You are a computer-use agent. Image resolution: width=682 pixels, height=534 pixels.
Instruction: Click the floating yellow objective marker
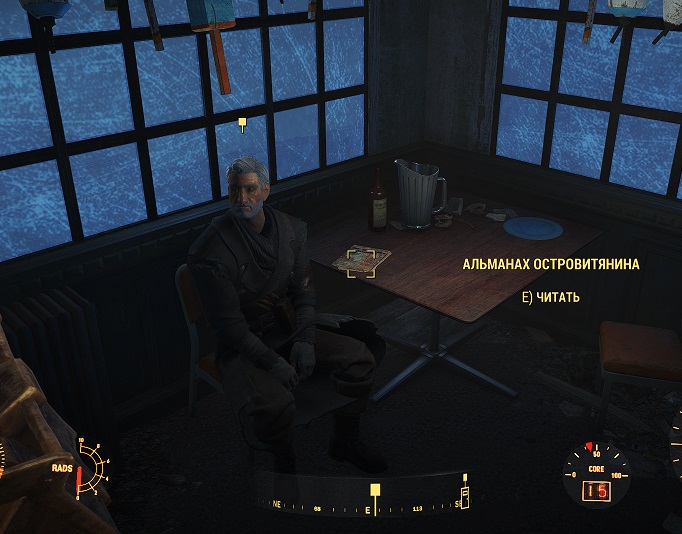pos(242,124)
